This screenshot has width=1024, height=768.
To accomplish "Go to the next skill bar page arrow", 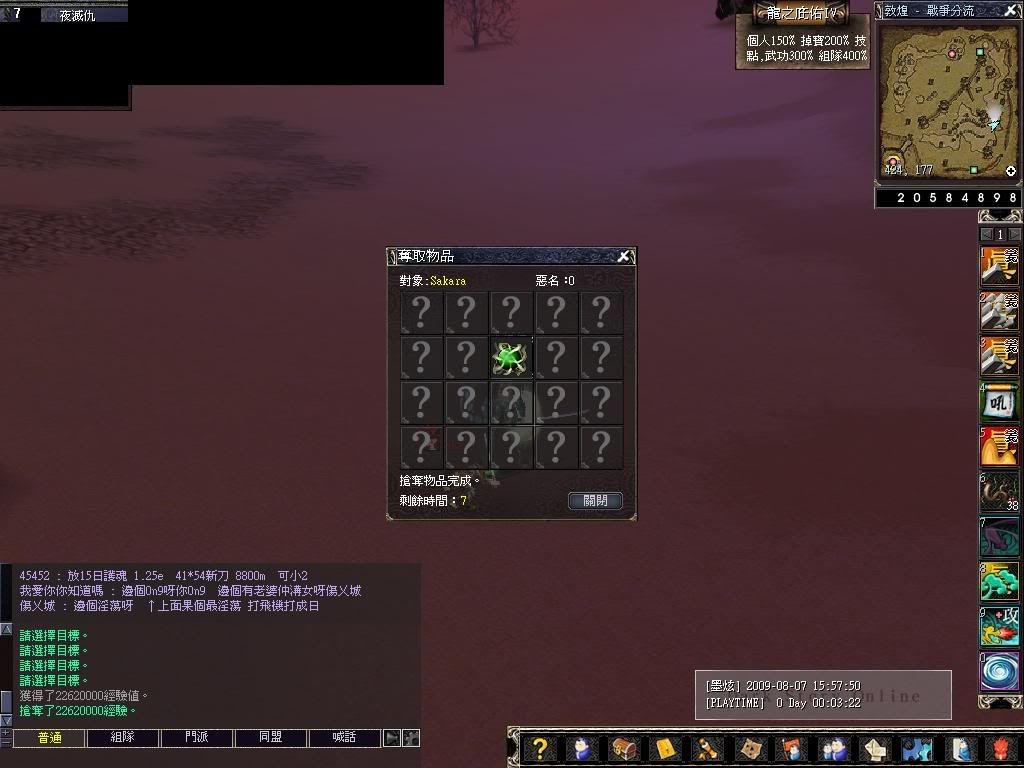I will point(1013,234).
